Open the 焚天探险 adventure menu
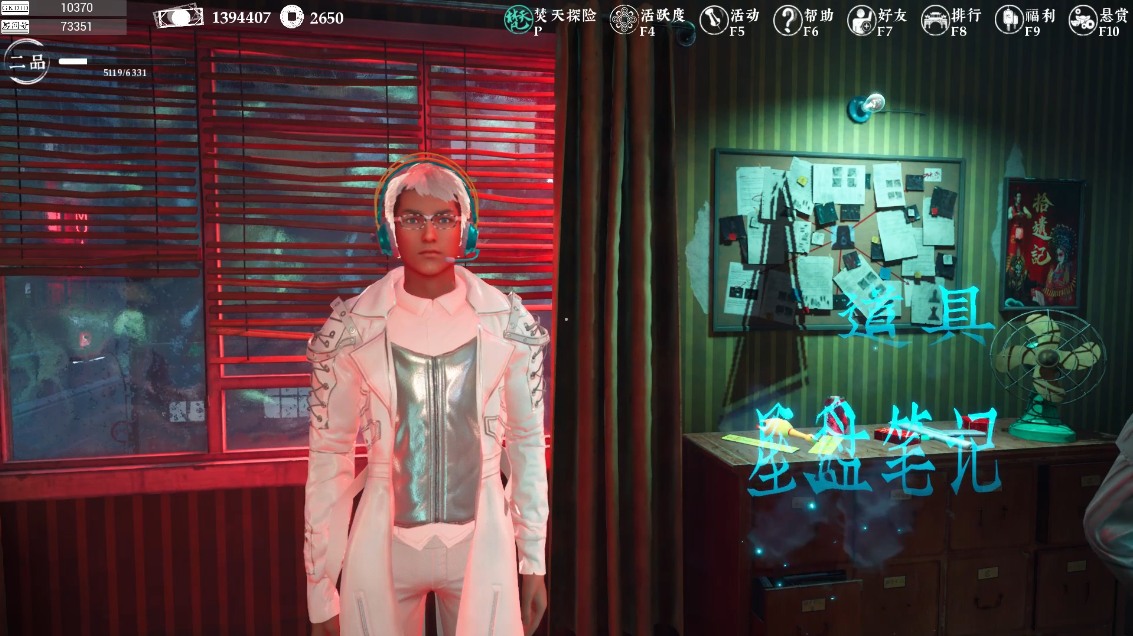The image size is (1133, 636). click(x=518, y=19)
